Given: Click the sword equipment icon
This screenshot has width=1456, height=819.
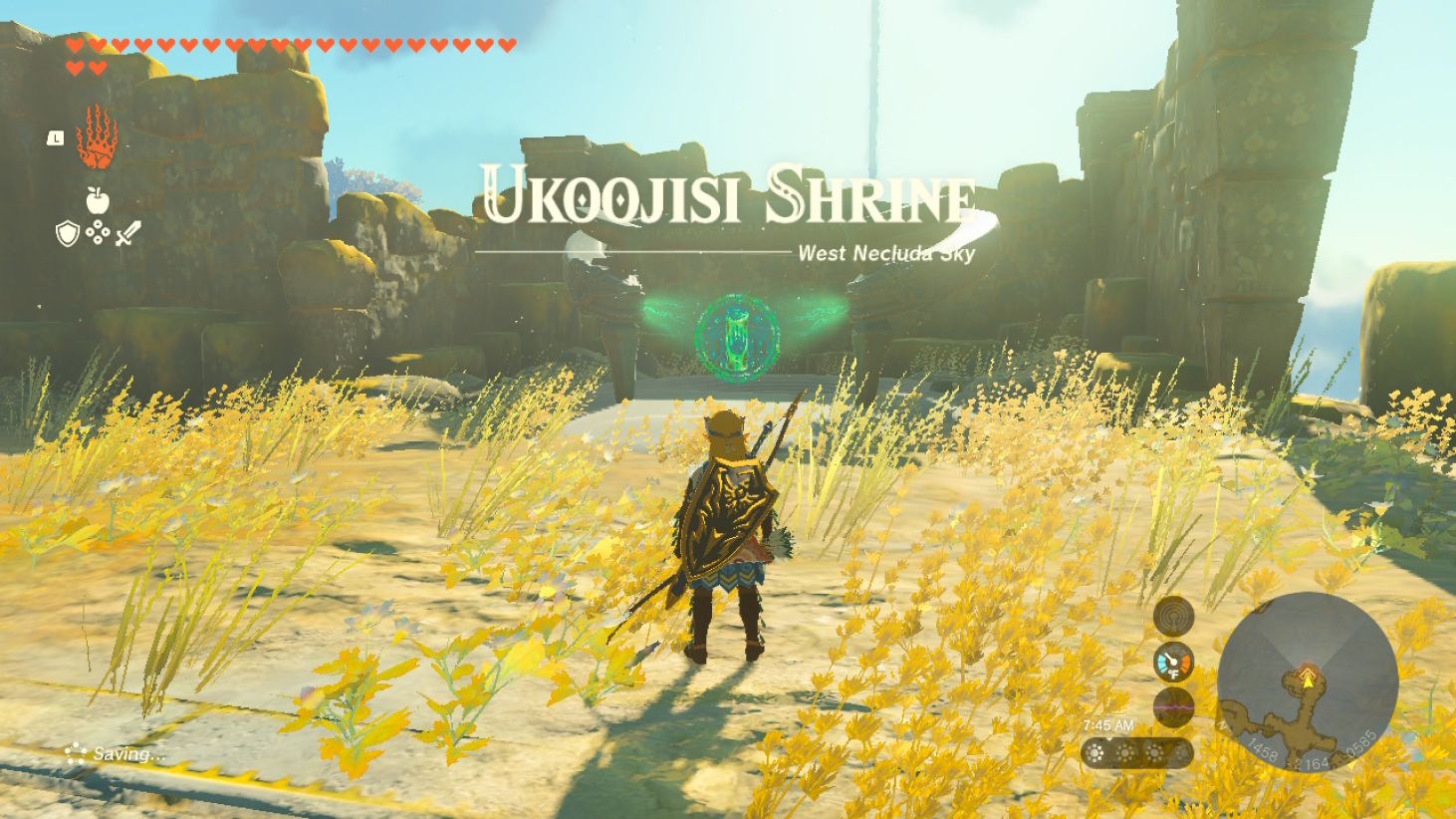Looking at the screenshot, I should click(x=128, y=233).
